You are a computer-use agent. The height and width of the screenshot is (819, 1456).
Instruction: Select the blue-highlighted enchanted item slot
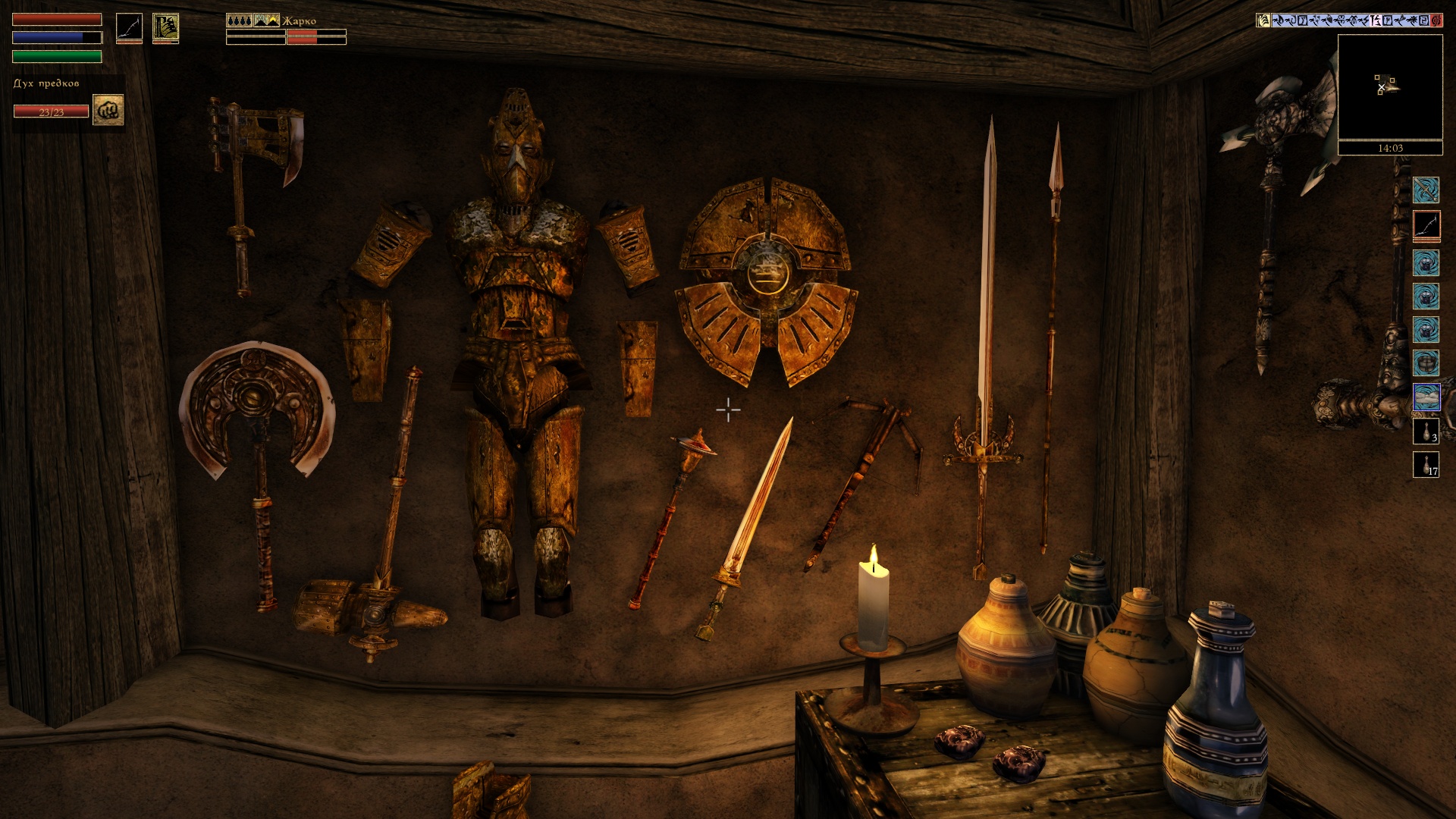(1426, 397)
